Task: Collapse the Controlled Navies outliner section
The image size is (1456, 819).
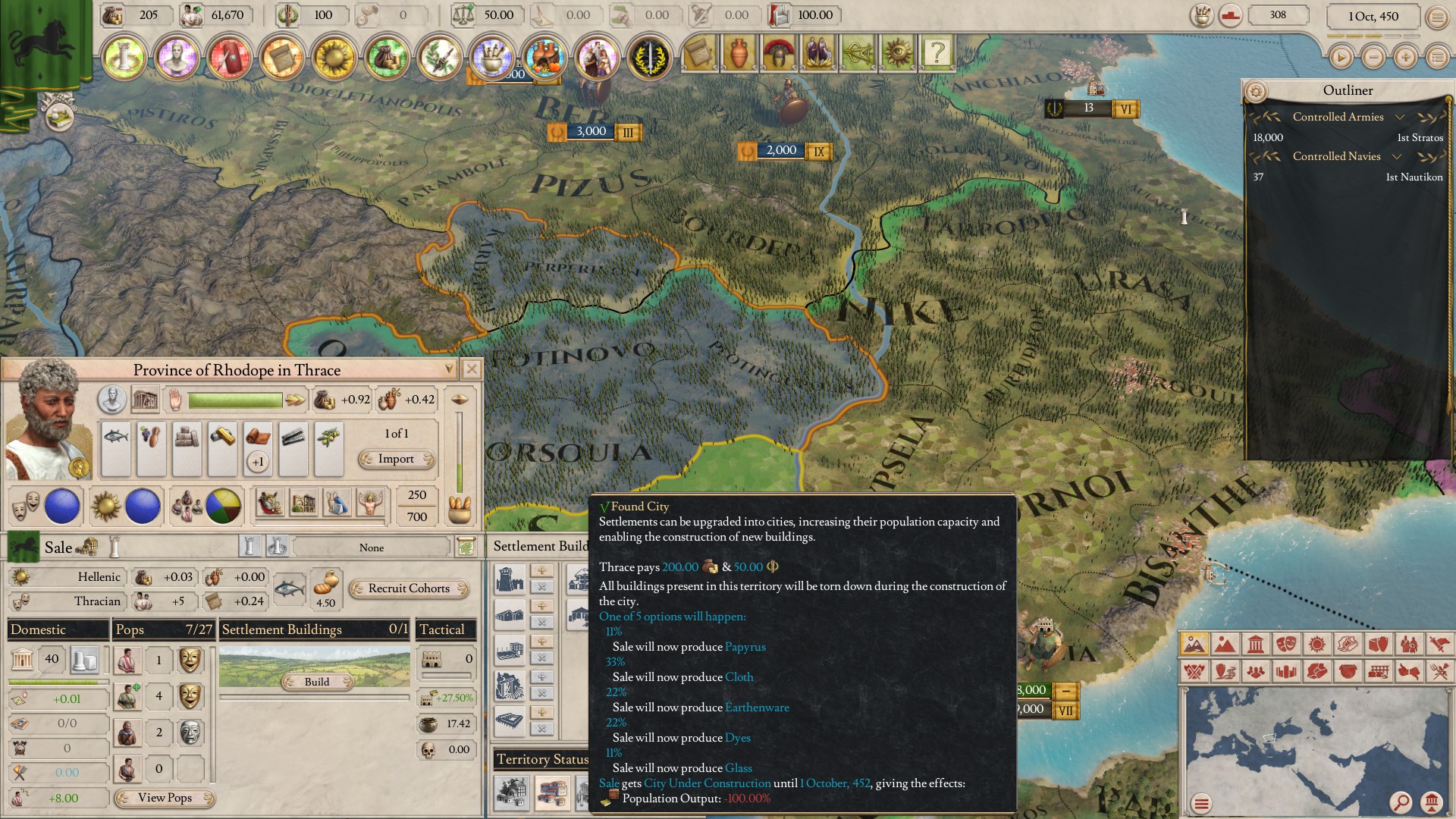Action: (x=1396, y=158)
